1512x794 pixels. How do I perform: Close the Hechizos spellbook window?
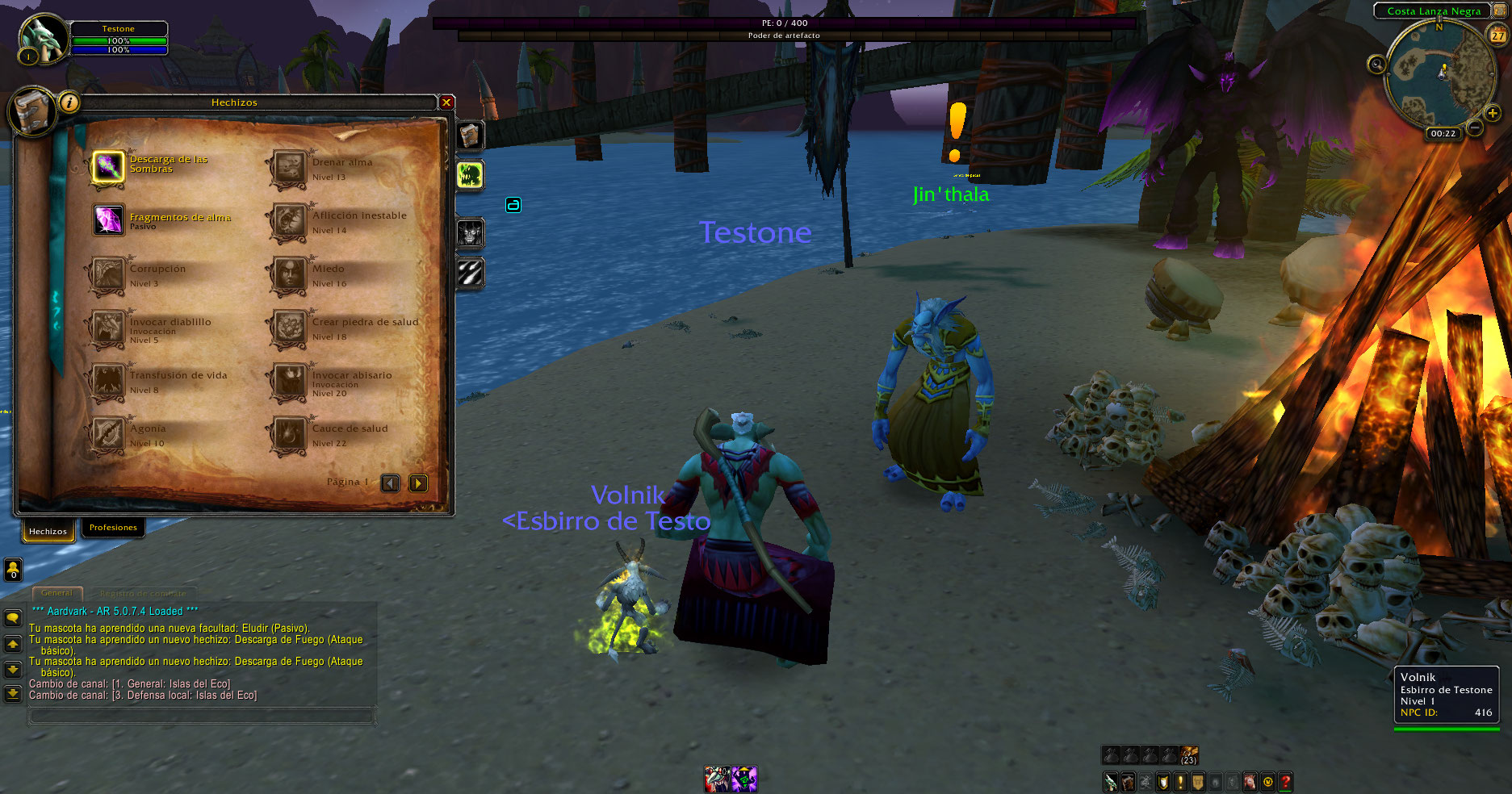[446, 102]
